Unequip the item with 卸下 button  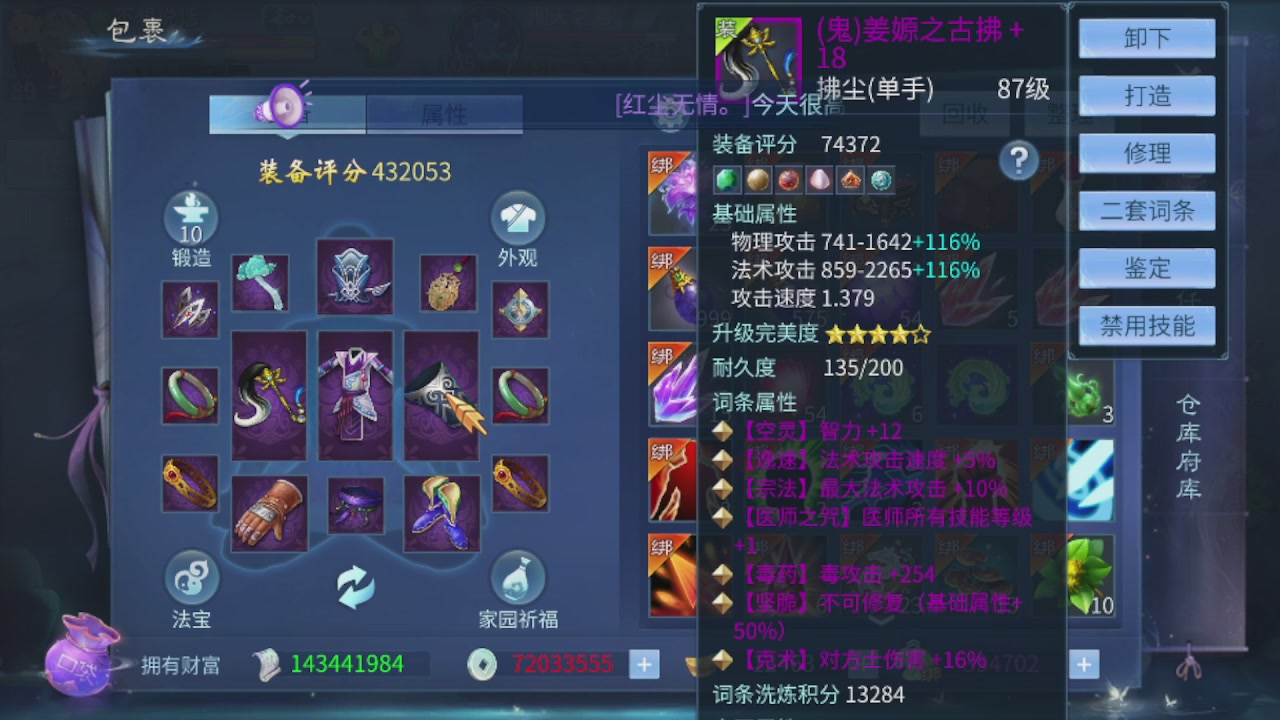pyautogui.click(x=1146, y=37)
